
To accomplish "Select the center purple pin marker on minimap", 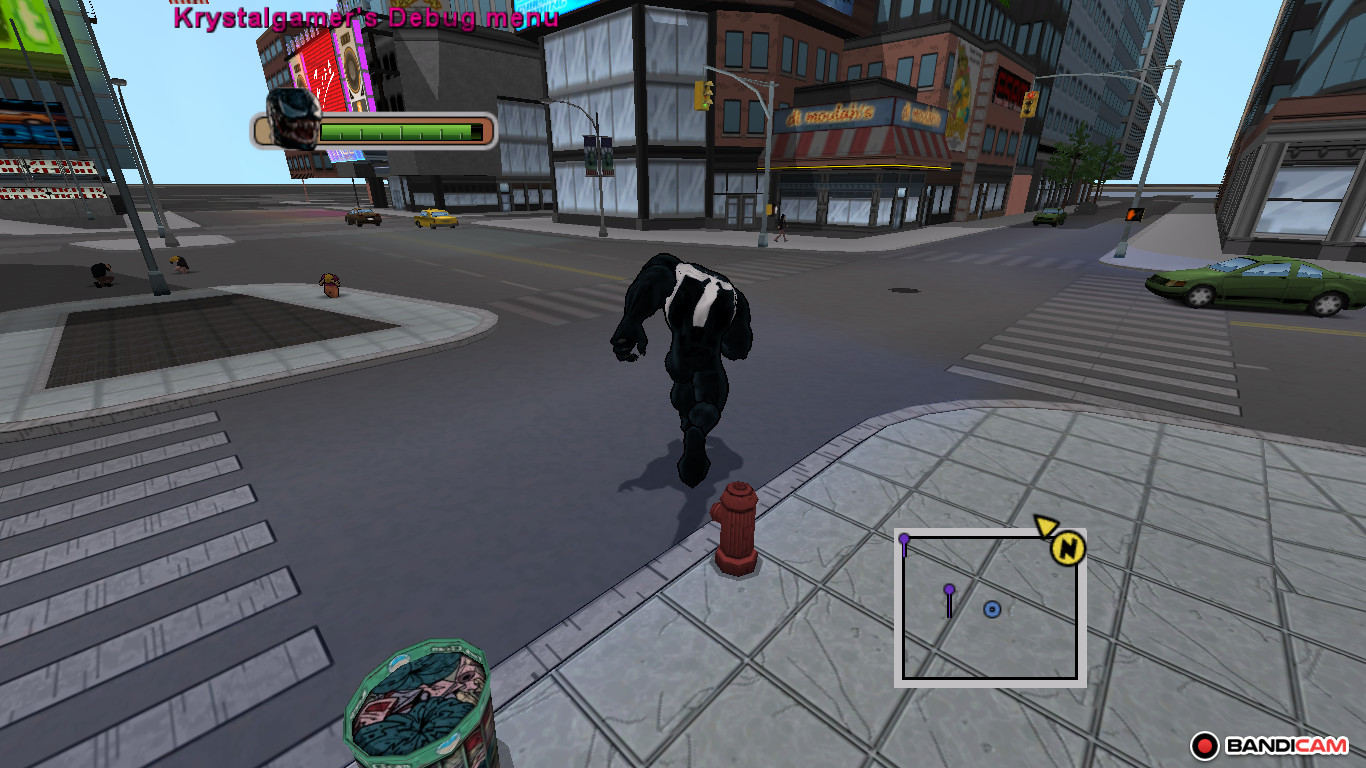I will pos(949,590).
